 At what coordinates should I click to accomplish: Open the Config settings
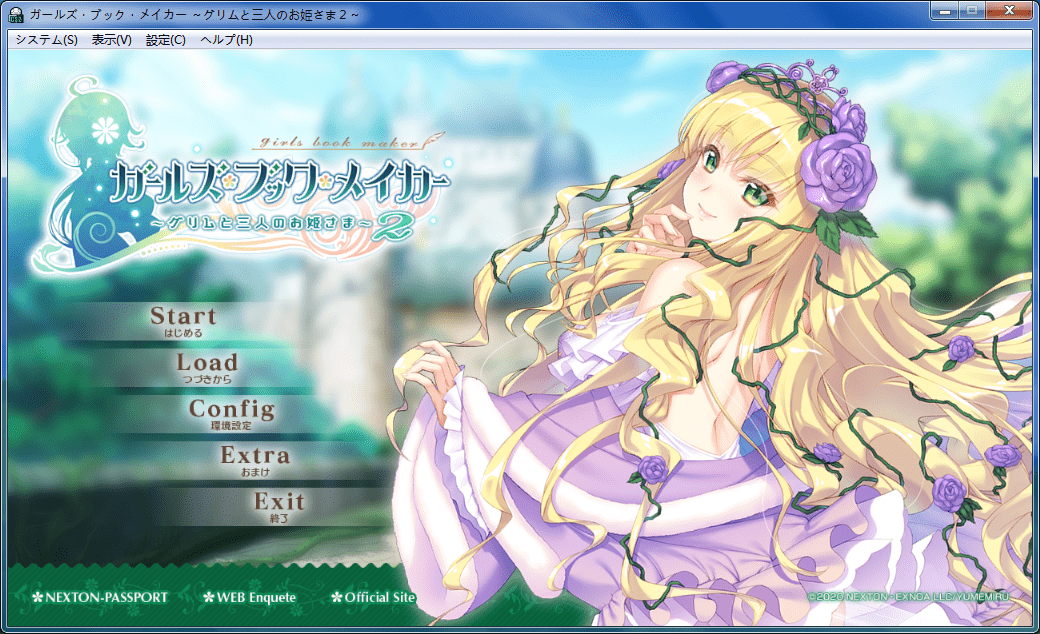[x=231, y=412]
